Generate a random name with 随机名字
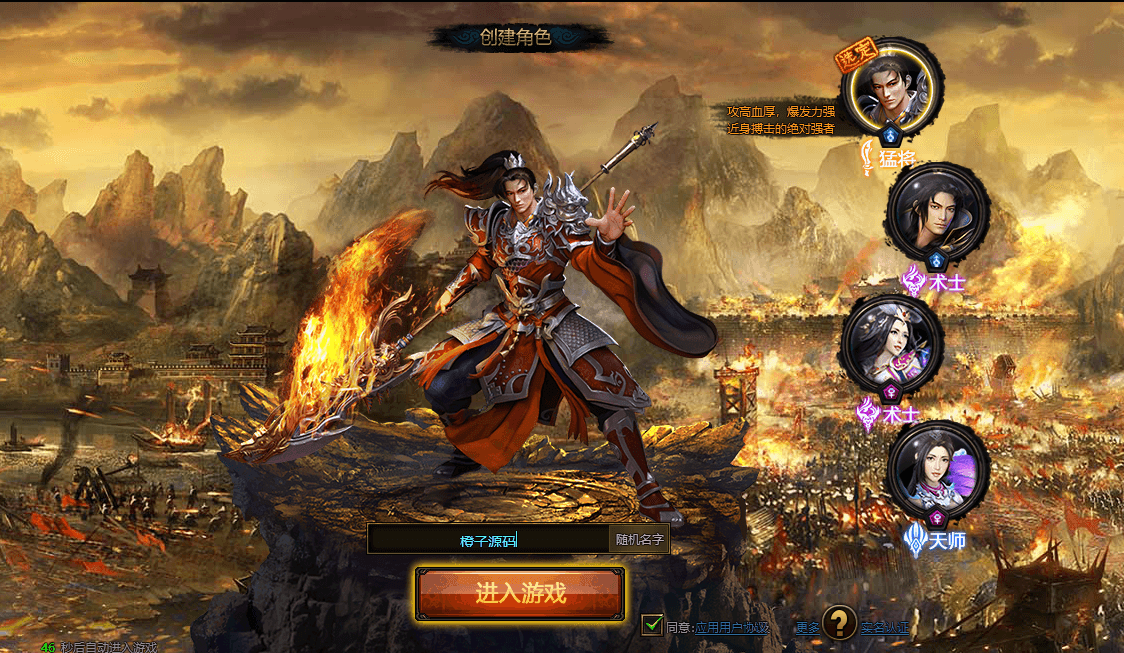The height and width of the screenshot is (653, 1124). [639, 540]
